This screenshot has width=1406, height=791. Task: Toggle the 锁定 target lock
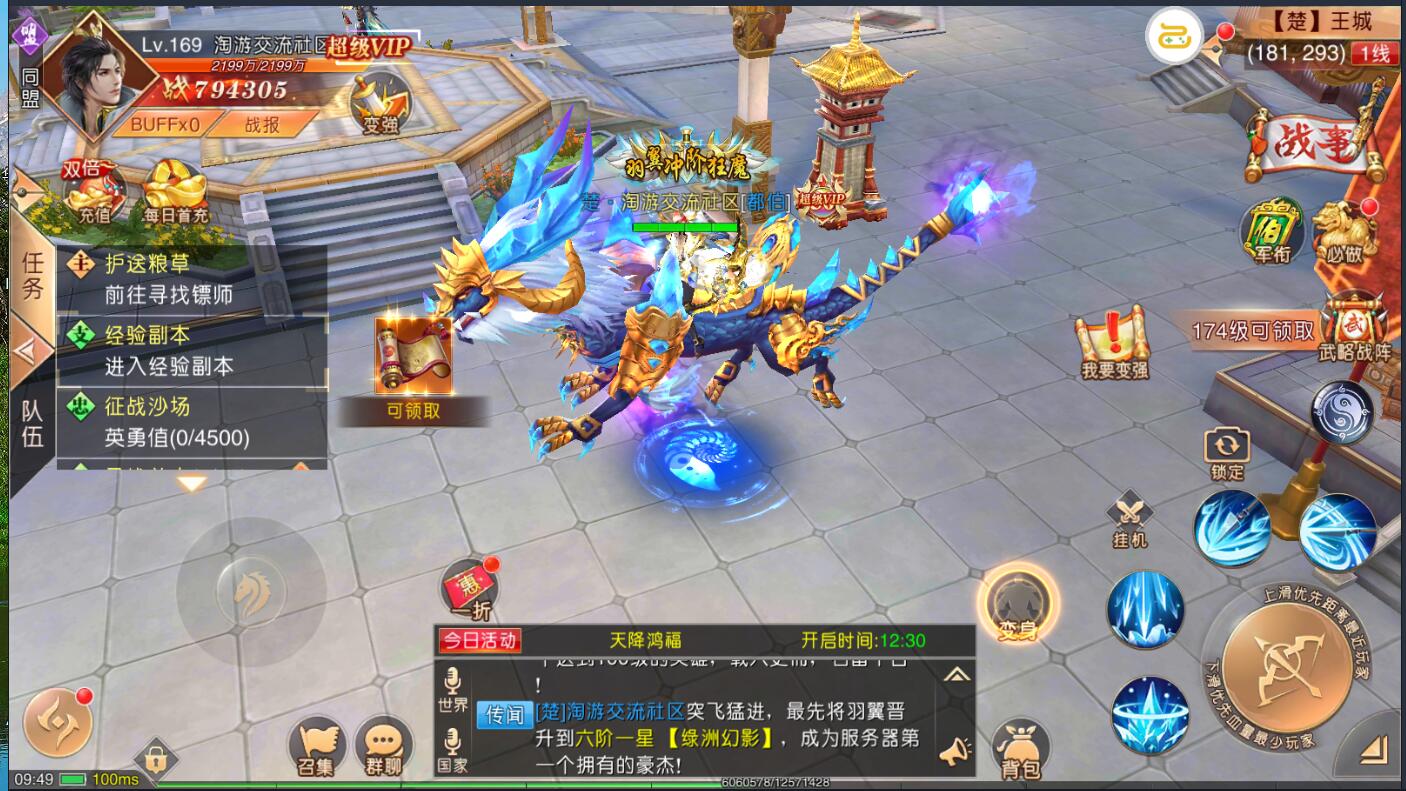pyautogui.click(x=1227, y=454)
